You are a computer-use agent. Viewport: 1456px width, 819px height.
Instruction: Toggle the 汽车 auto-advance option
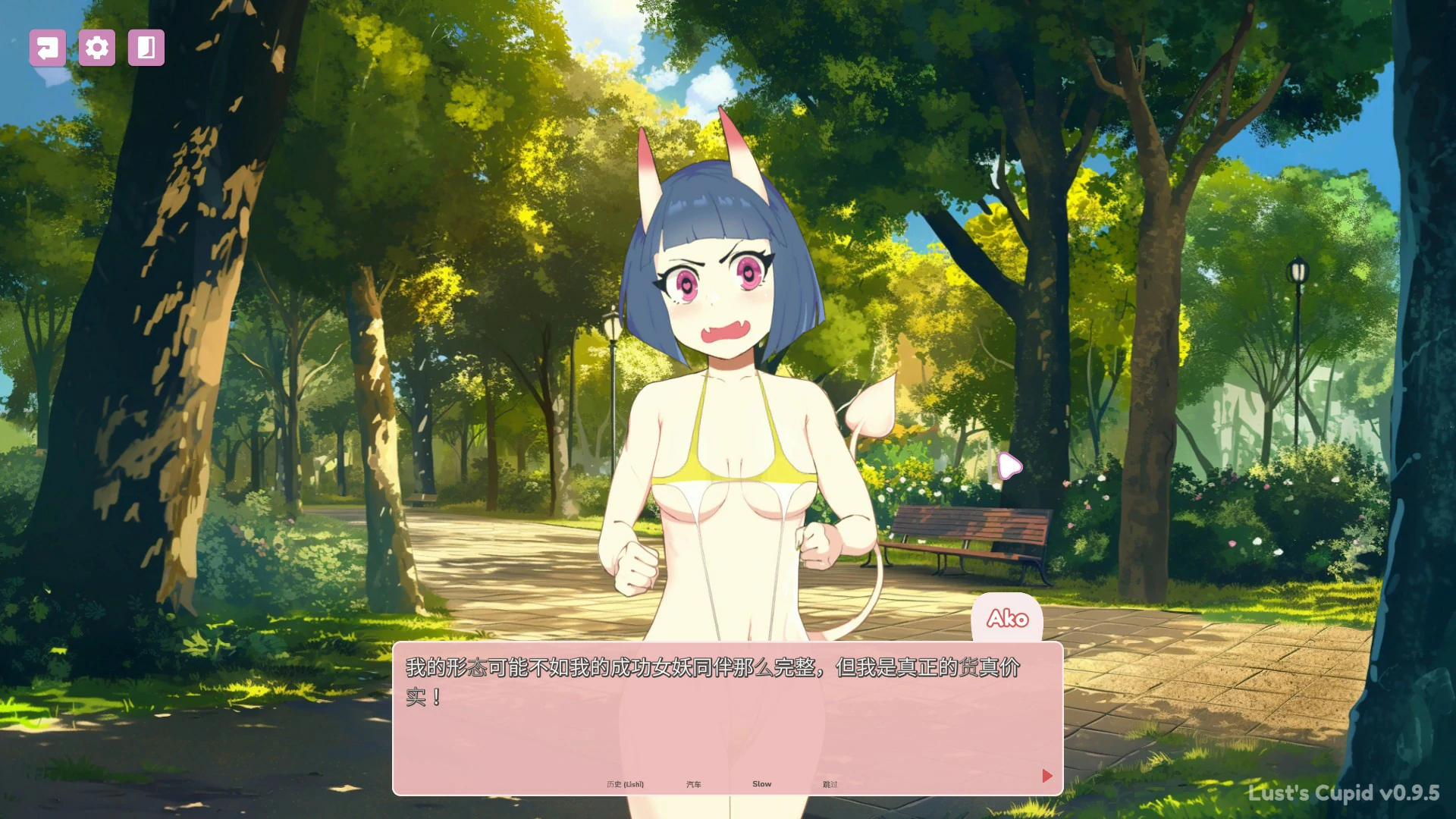coord(693,784)
